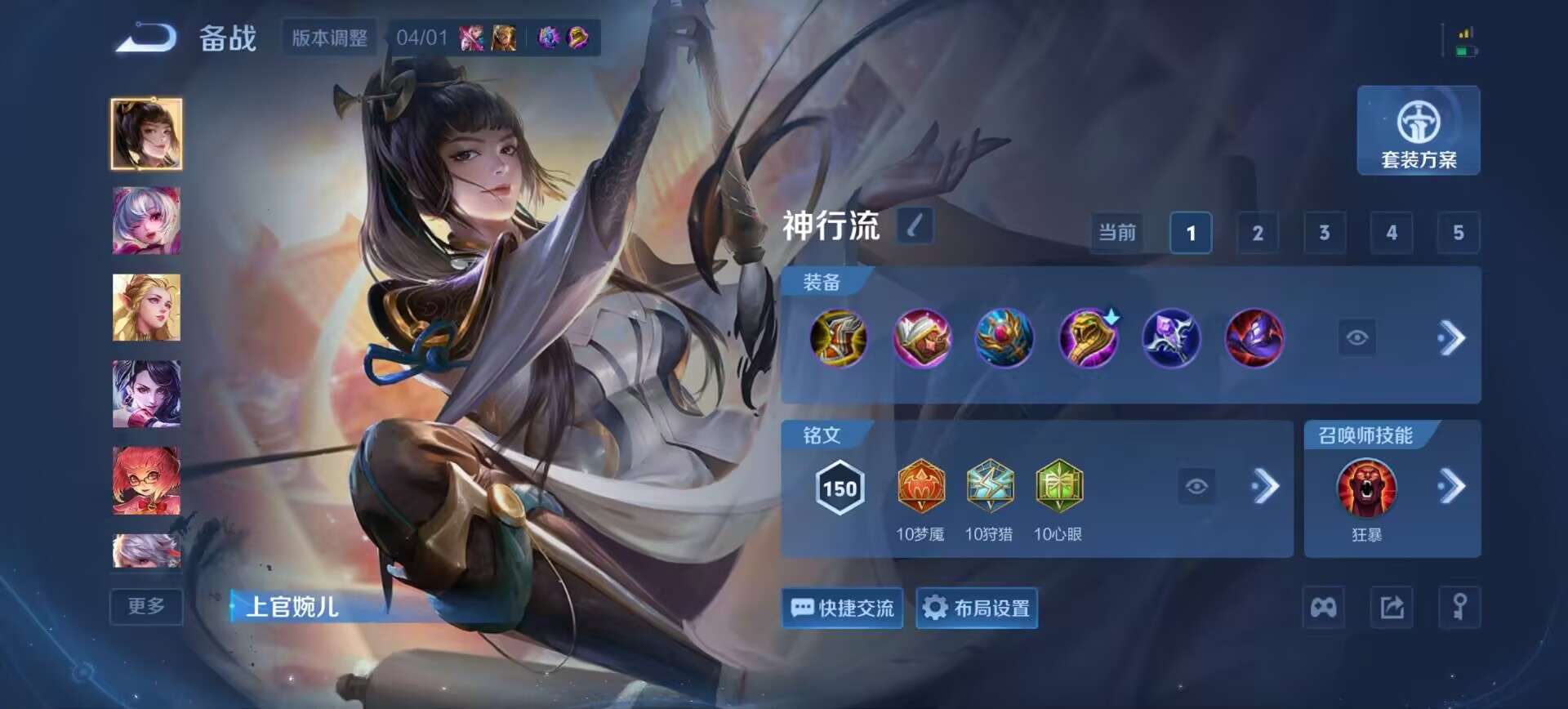Open 布局设置 layout settings
Image resolution: width=1568 pixels, height=709 pixels.
(x=977, y=609)
